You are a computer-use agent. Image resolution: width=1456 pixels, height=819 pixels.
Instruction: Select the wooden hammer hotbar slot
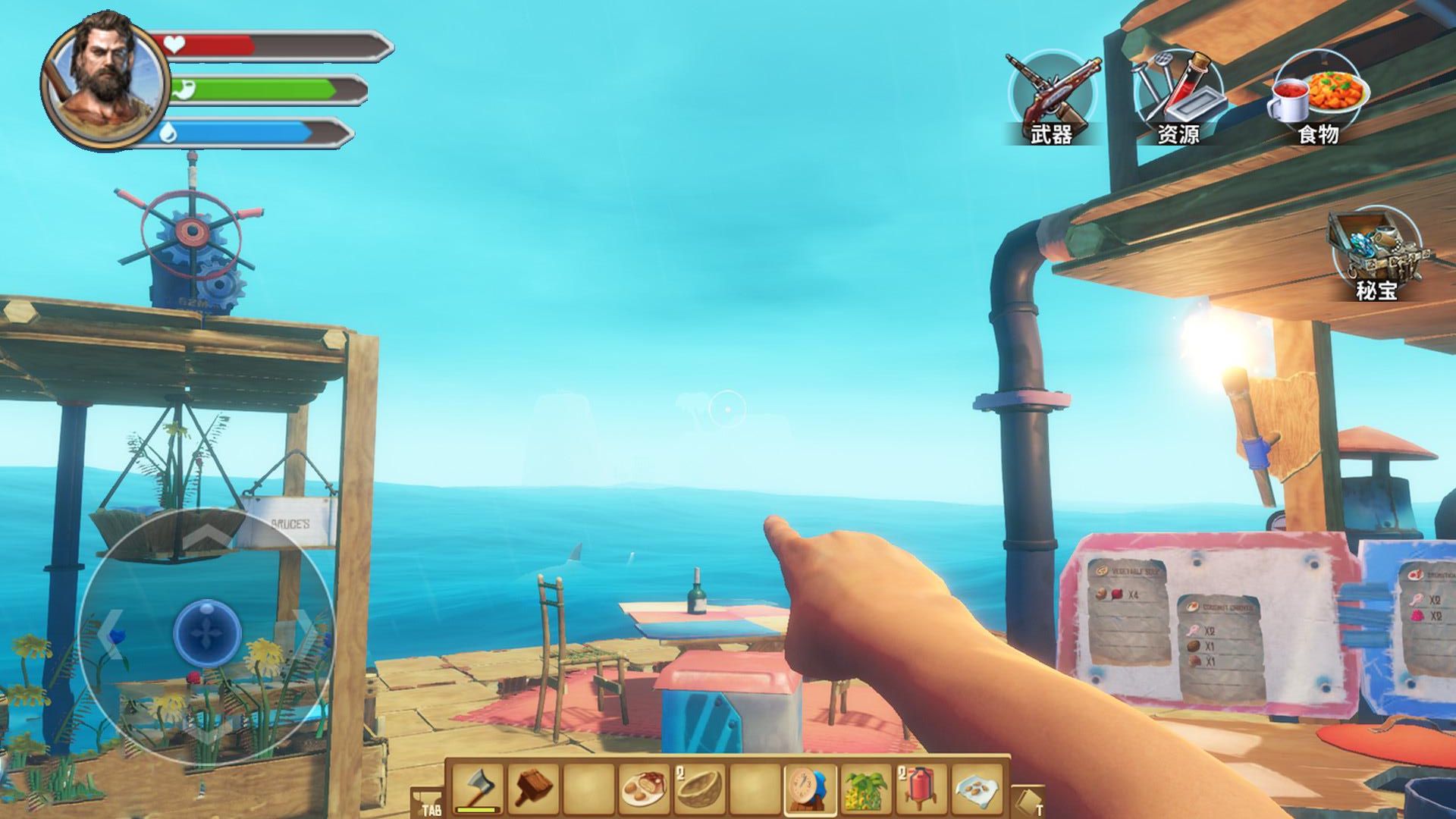click(535, 787)
